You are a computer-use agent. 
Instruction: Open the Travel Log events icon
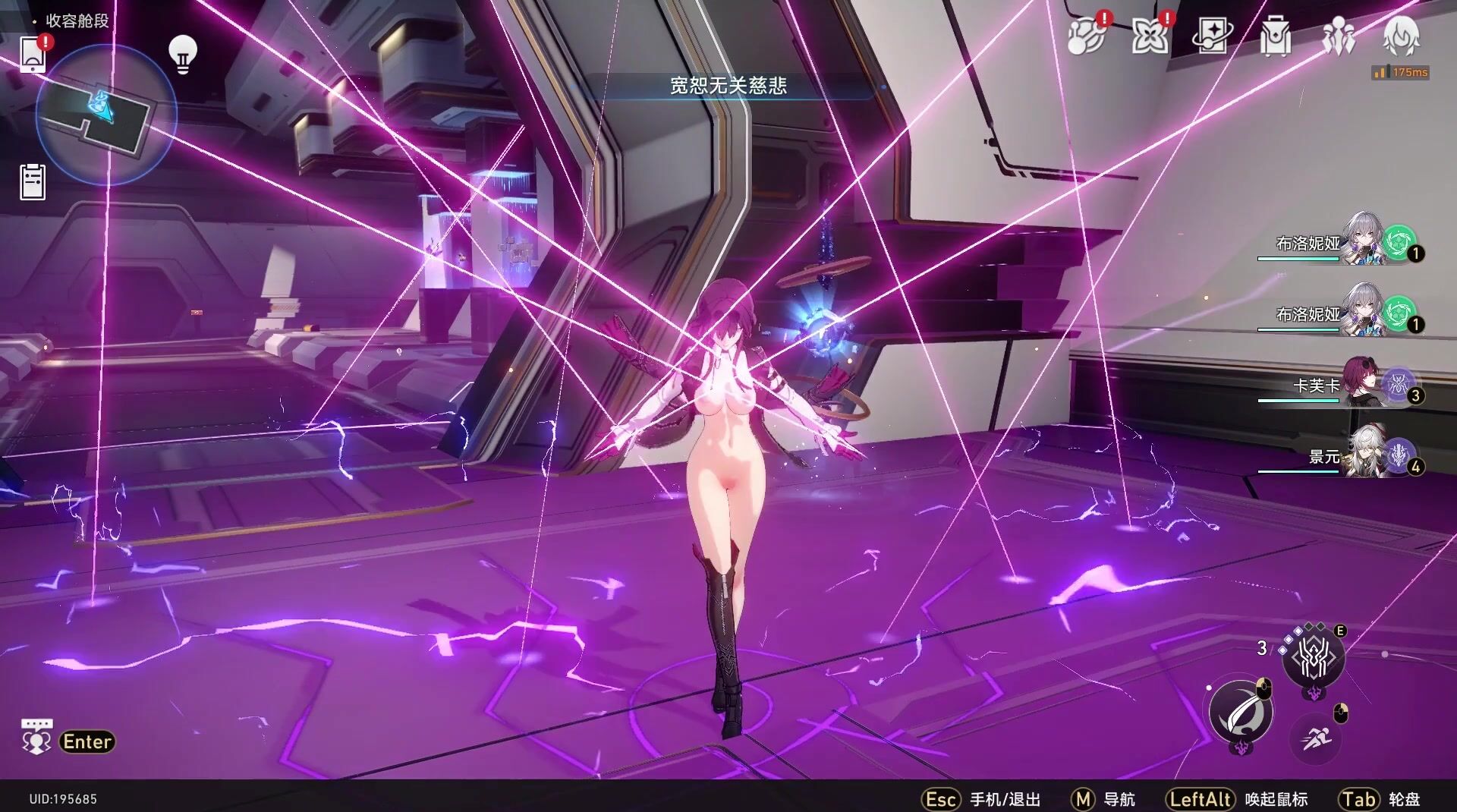(x=1085, y=36)
